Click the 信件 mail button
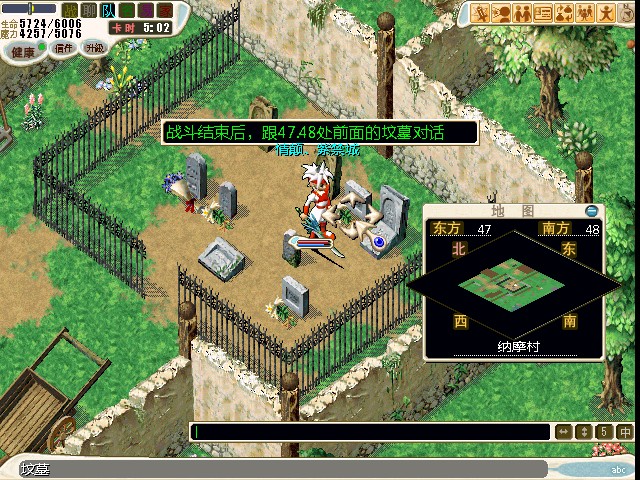The height and width of the screenshot is (480, 640). pos(63,47)
